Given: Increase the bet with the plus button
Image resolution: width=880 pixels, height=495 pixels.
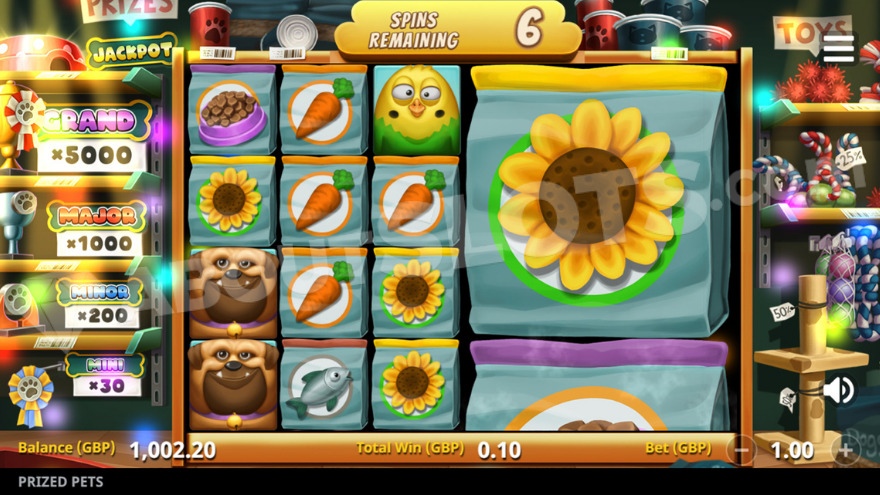Looking at the screenshot, I should click(x=845, y=450).
